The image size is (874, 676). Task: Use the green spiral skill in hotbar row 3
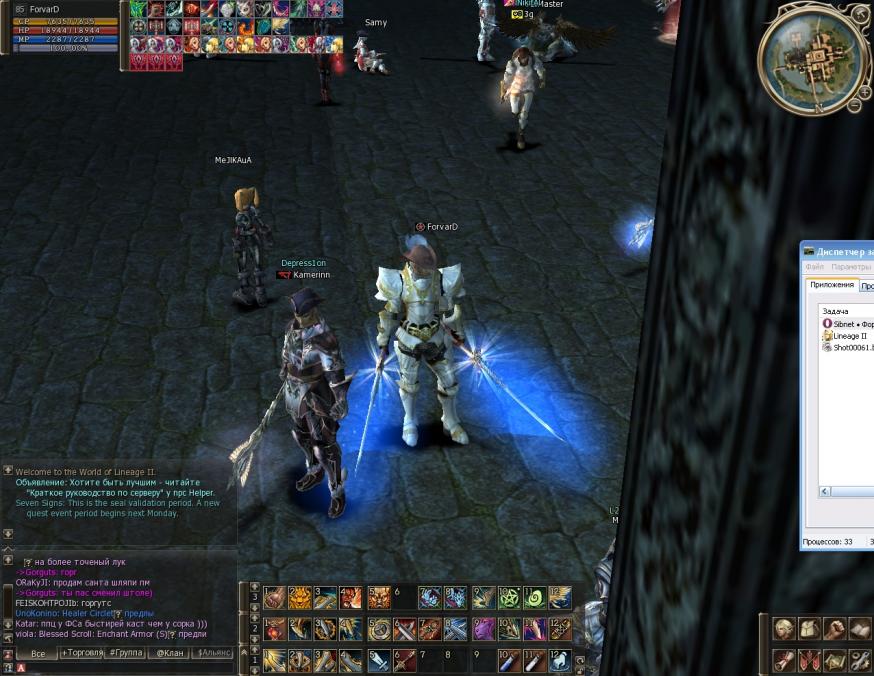point(534,598)
